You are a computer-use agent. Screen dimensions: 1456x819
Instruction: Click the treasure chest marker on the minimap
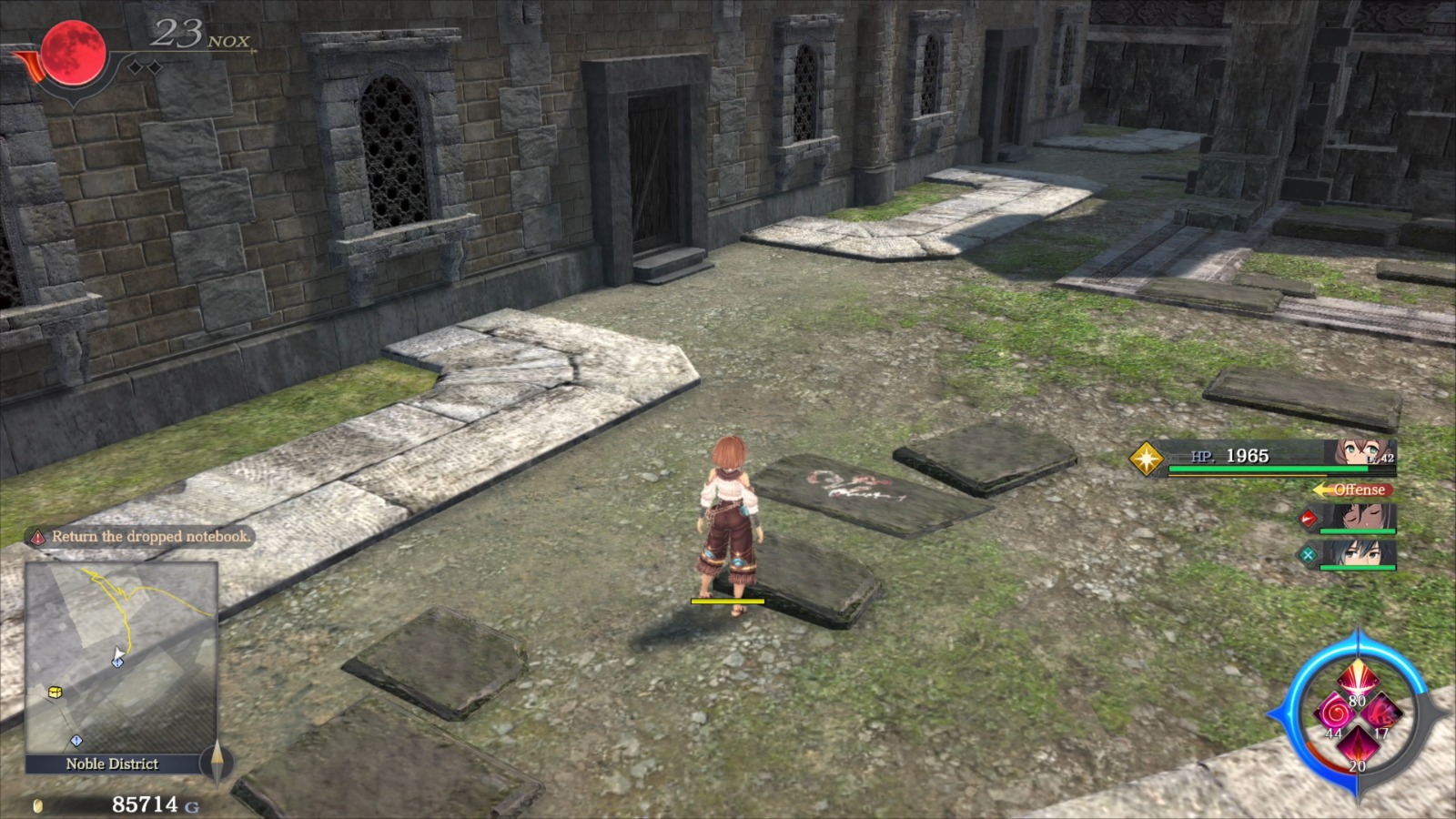coord(55,693)
